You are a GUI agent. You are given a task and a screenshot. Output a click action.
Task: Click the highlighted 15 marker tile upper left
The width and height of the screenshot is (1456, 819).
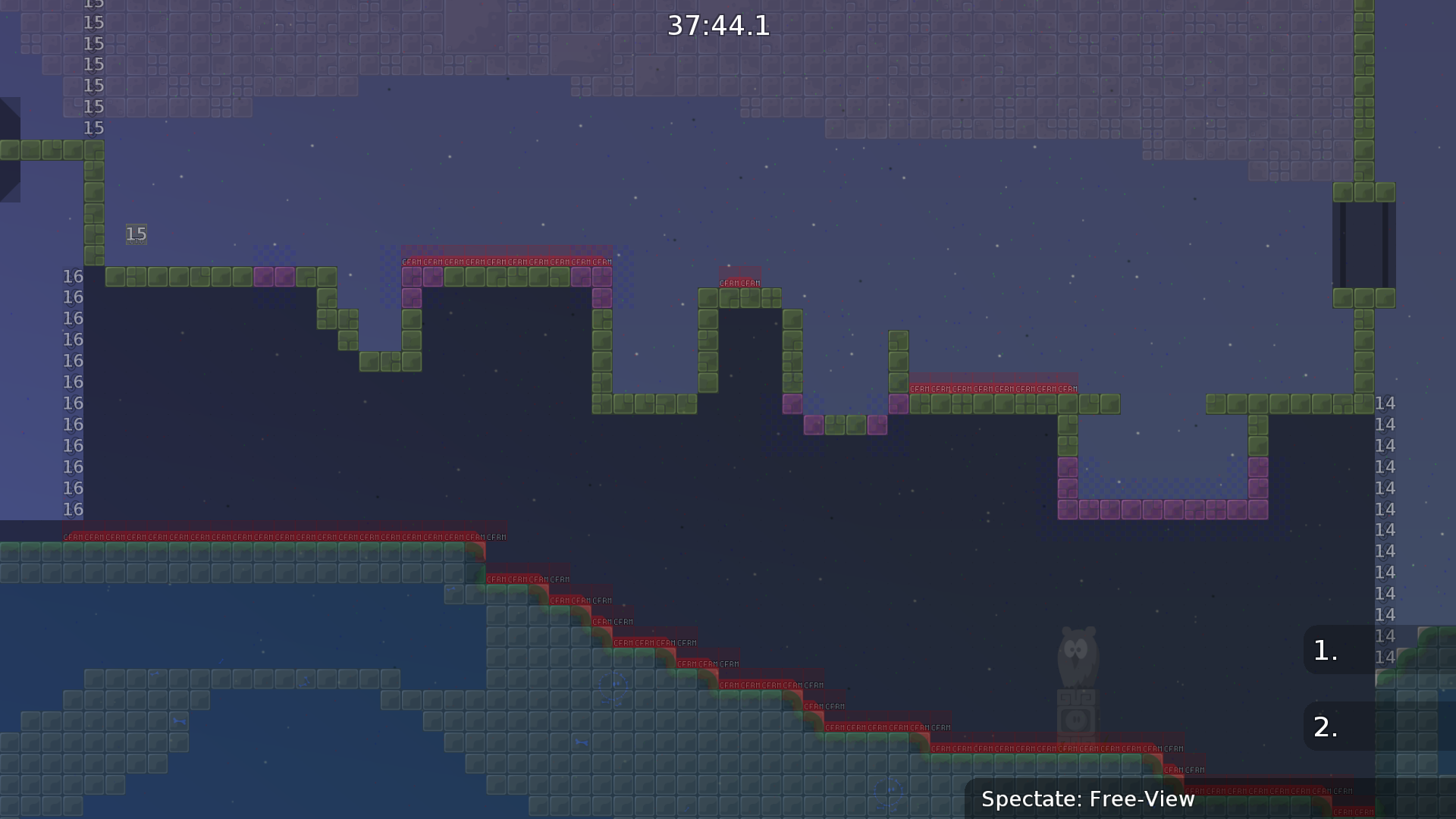point(136,234)
